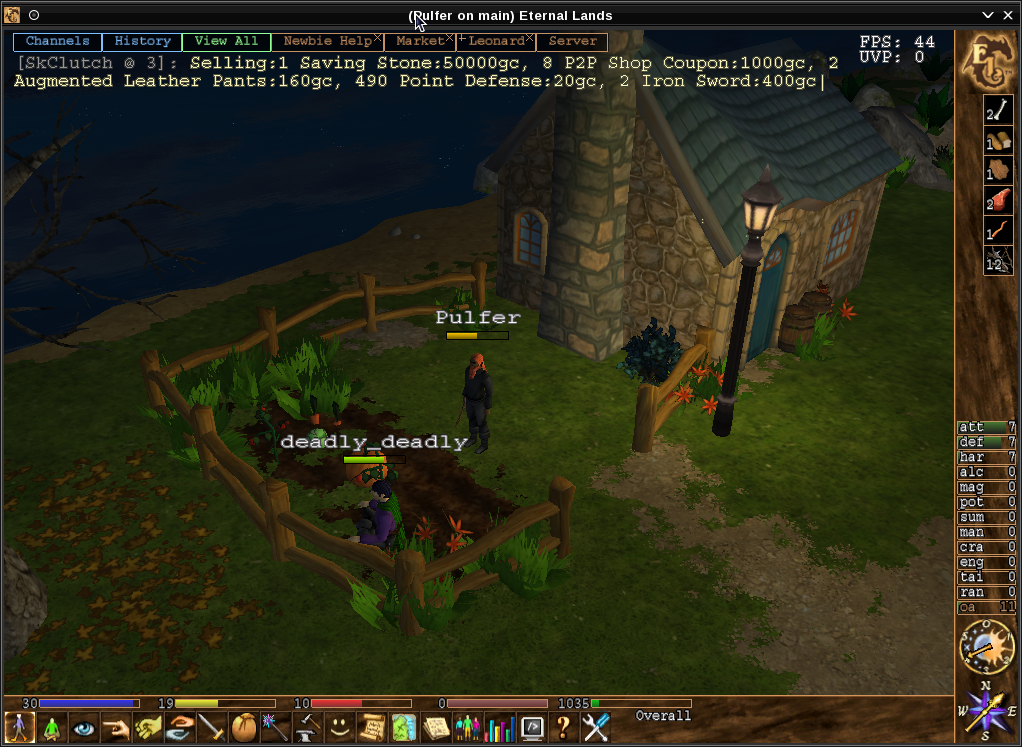Open the anvil manufacture window
Viewport: 1022px width, 747px height.
pos(307,727)
